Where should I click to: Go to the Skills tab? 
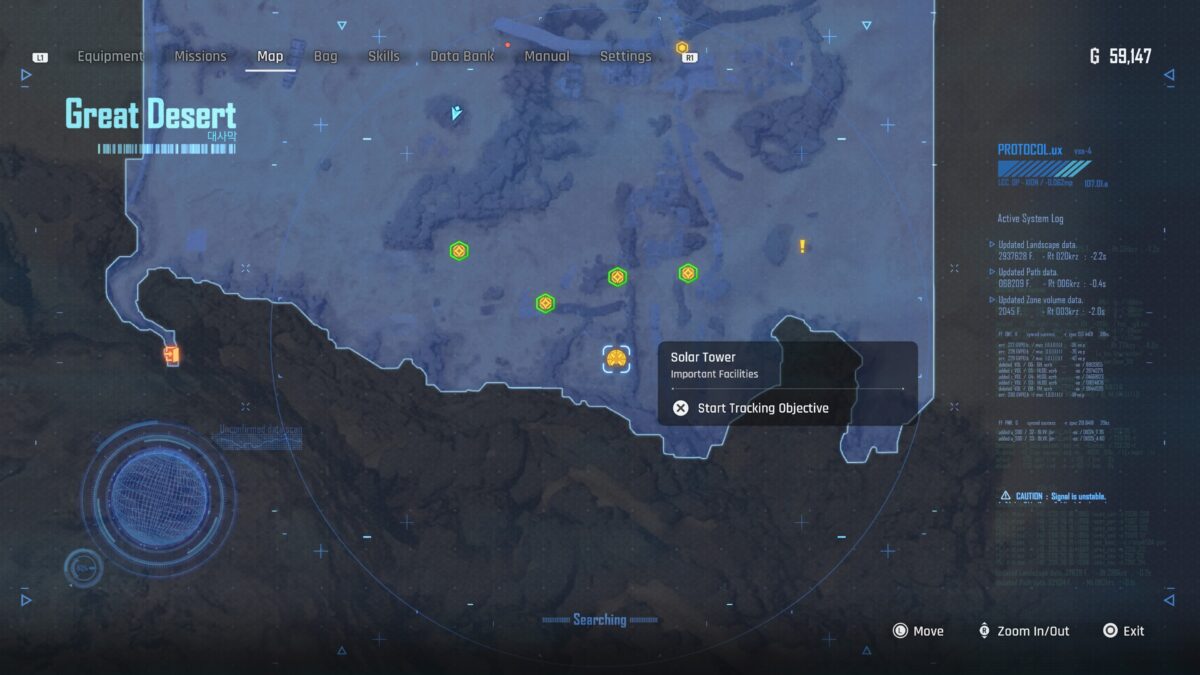[x=384, y=56]
